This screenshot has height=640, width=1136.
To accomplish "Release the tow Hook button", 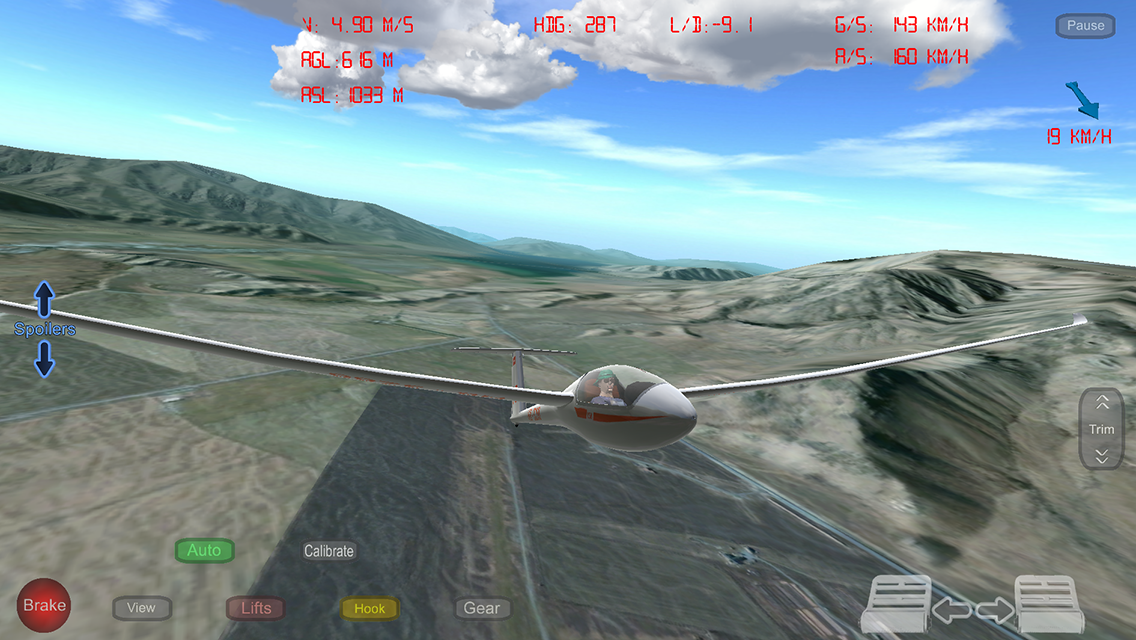I will pos(370,608).
